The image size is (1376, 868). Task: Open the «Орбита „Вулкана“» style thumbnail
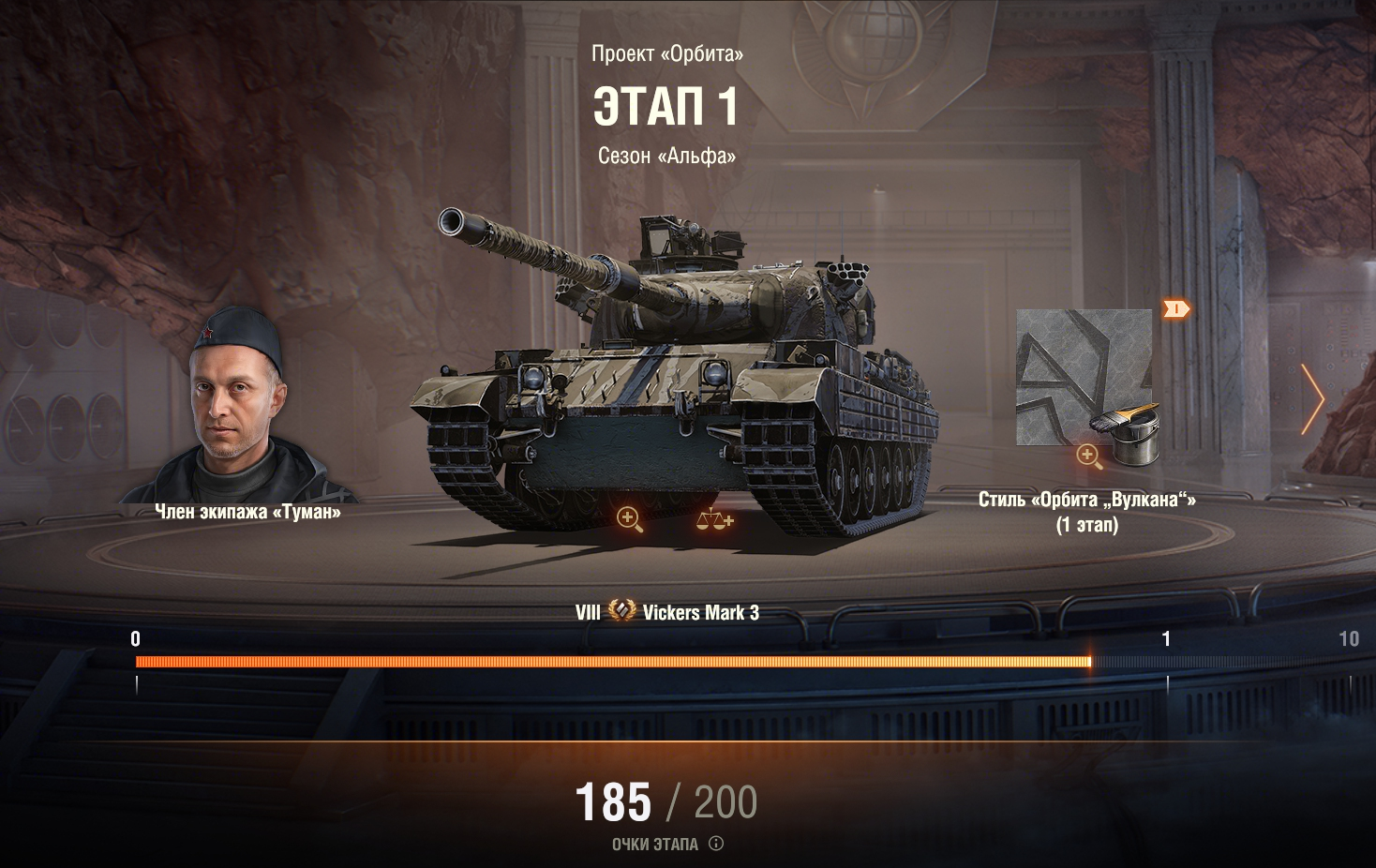click(x=1084, y=377)
